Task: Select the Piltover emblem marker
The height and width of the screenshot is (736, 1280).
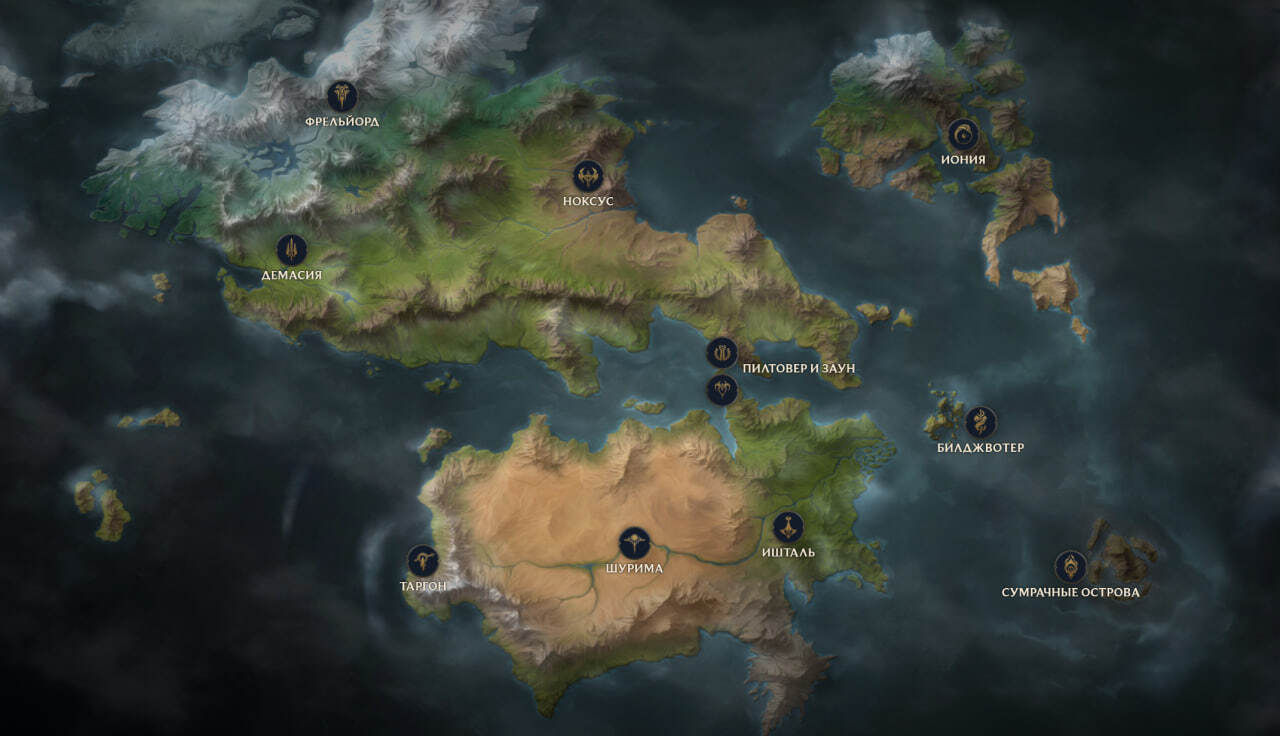Action: tap(722, 352)
